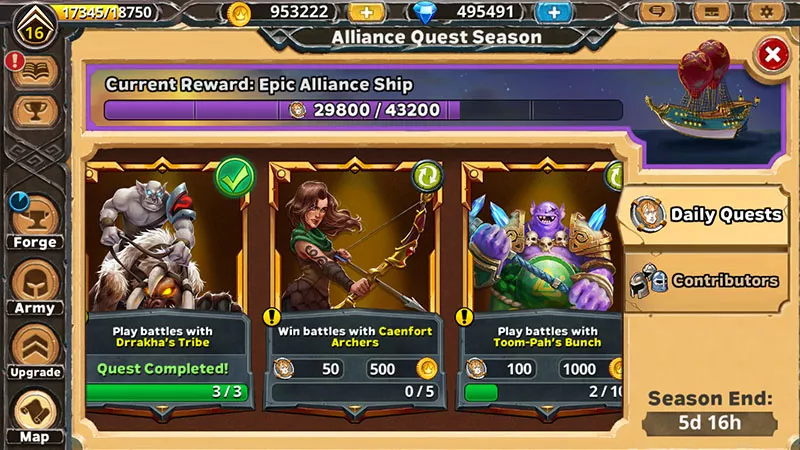This screenshot has height=450, width=800.
Task: Open the Forge menu
Action: pos(35,220)
